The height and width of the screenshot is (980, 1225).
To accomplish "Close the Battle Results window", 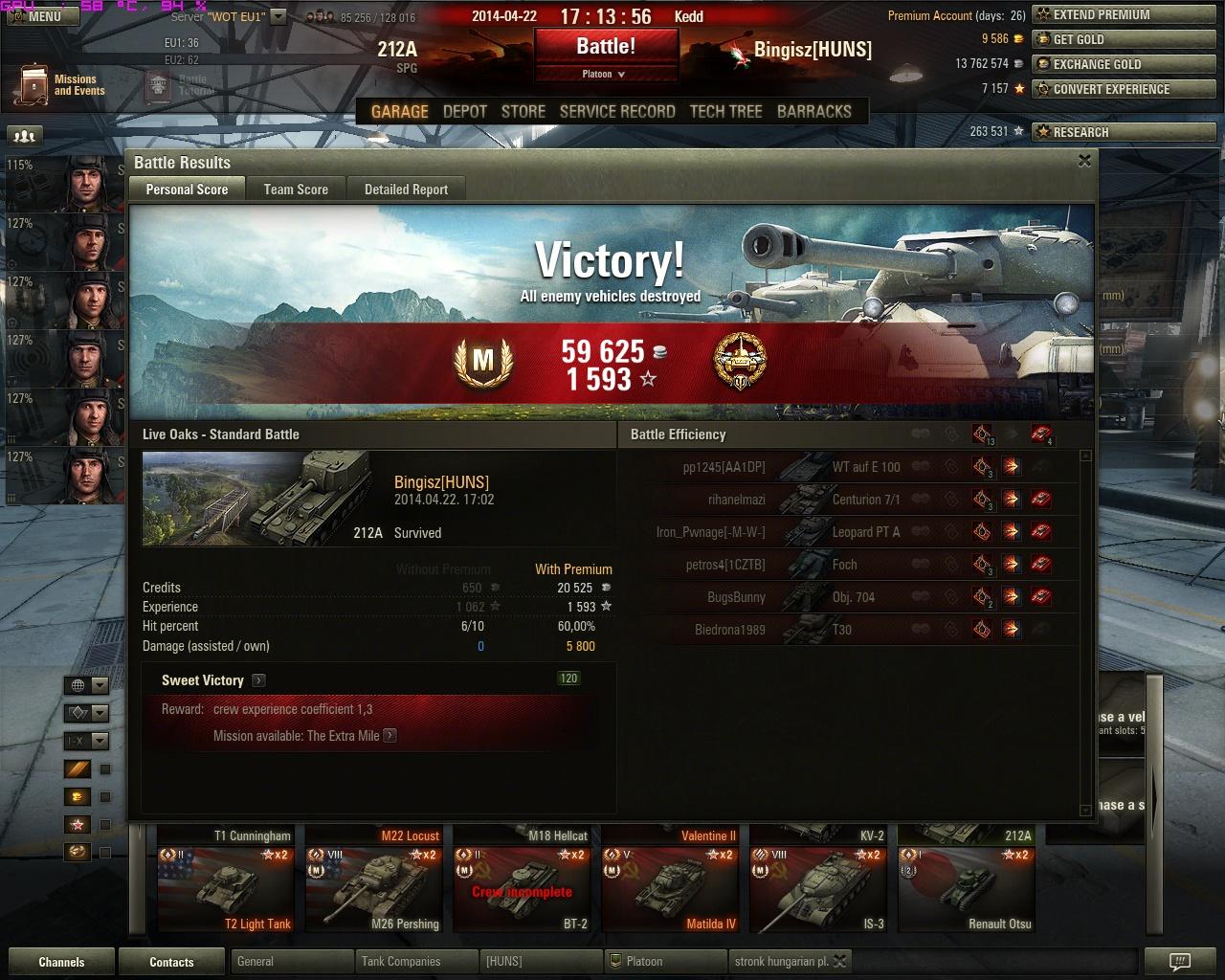I will pyautogui.click(x=1084, y=162).
